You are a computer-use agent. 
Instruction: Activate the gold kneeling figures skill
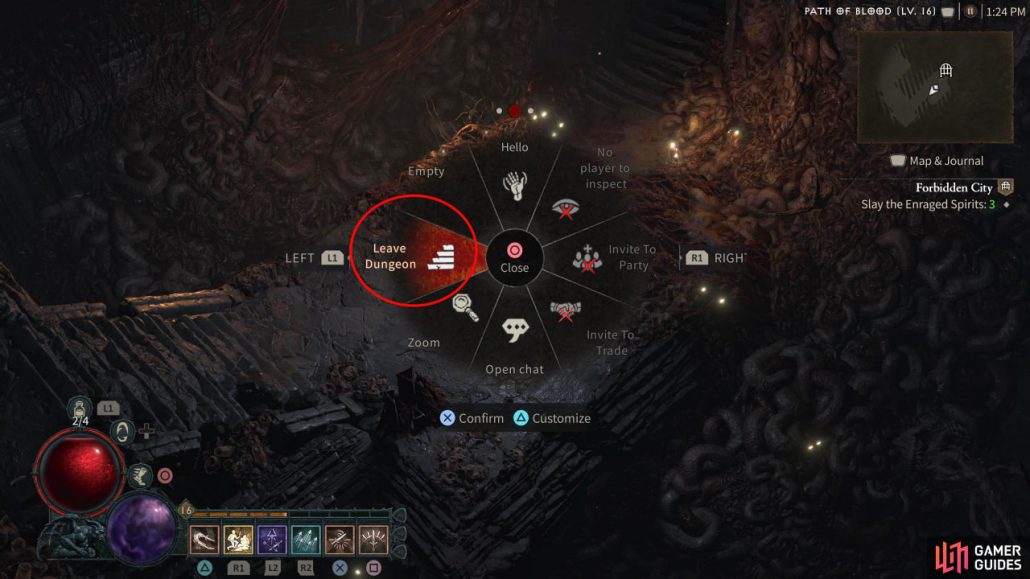tap(238, 540)
